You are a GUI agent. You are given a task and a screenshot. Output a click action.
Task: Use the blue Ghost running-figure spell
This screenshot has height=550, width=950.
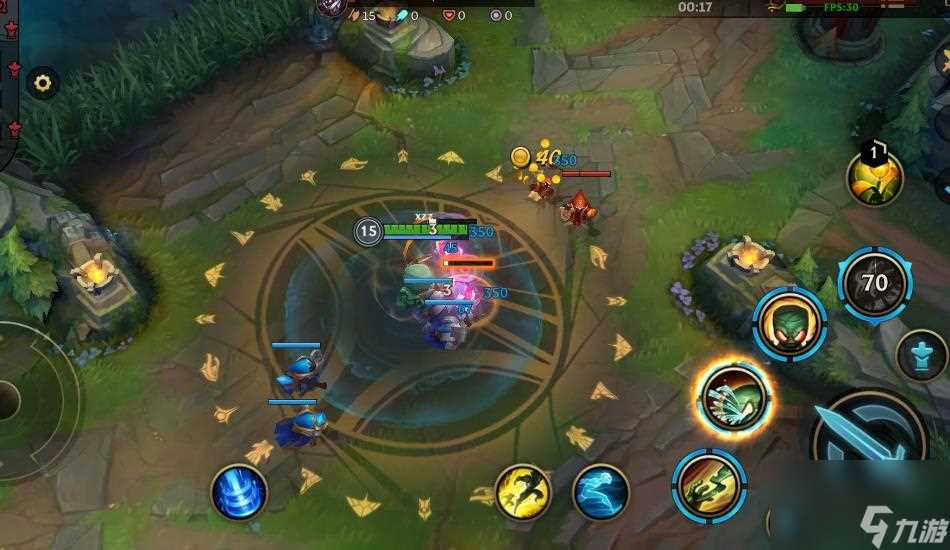(601, 492)
